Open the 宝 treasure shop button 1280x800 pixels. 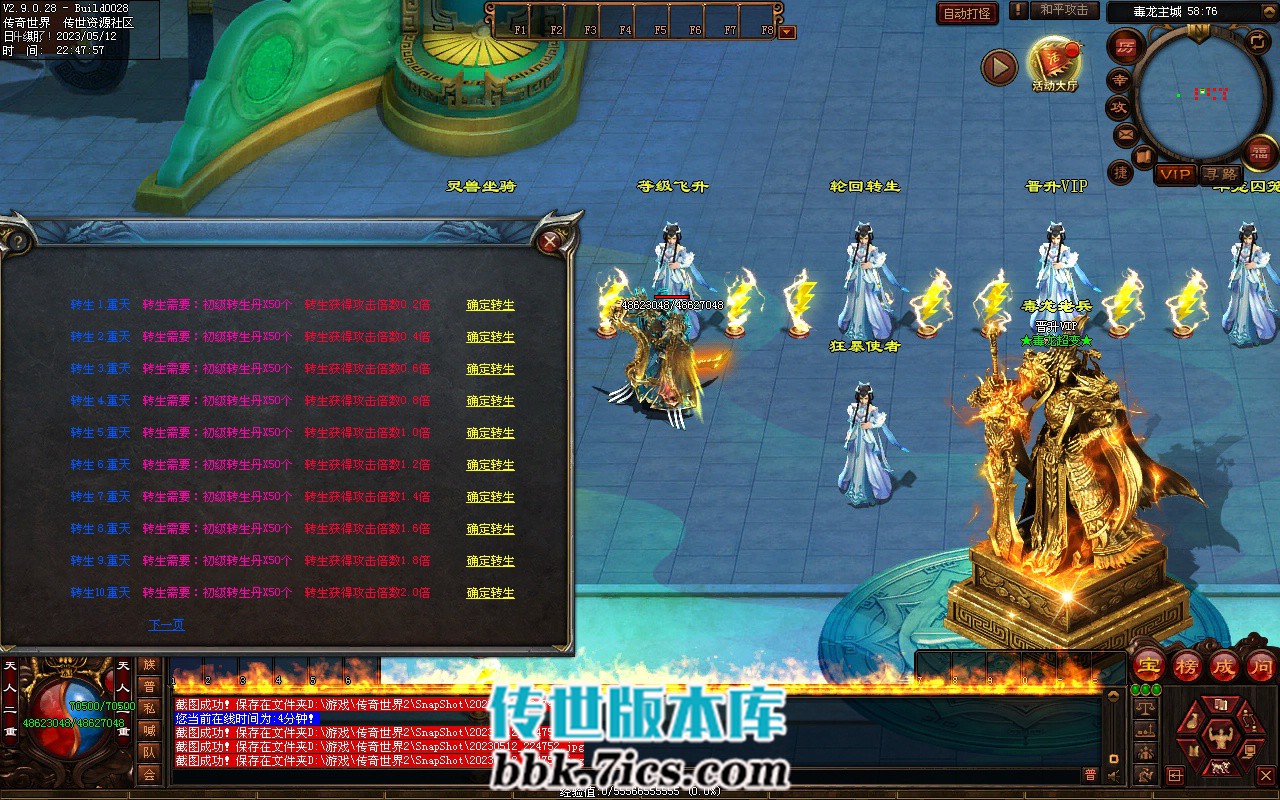(x=1149, y=666)
